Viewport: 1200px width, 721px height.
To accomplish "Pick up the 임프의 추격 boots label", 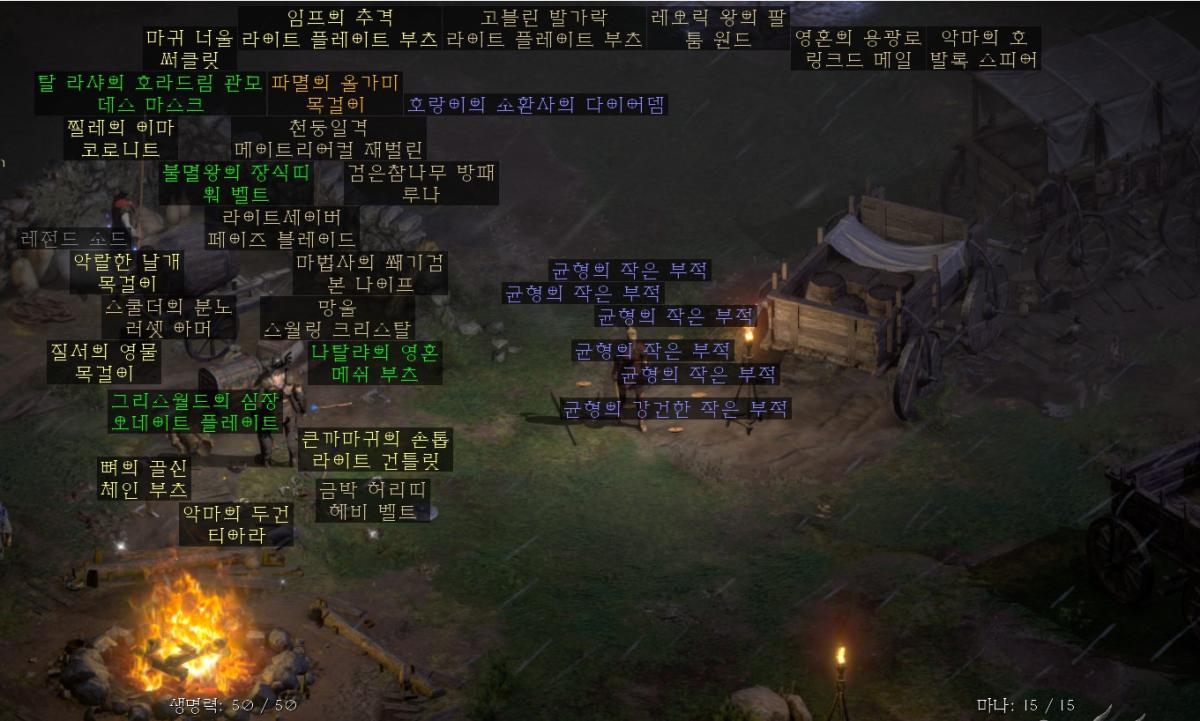I will [340, 29].
